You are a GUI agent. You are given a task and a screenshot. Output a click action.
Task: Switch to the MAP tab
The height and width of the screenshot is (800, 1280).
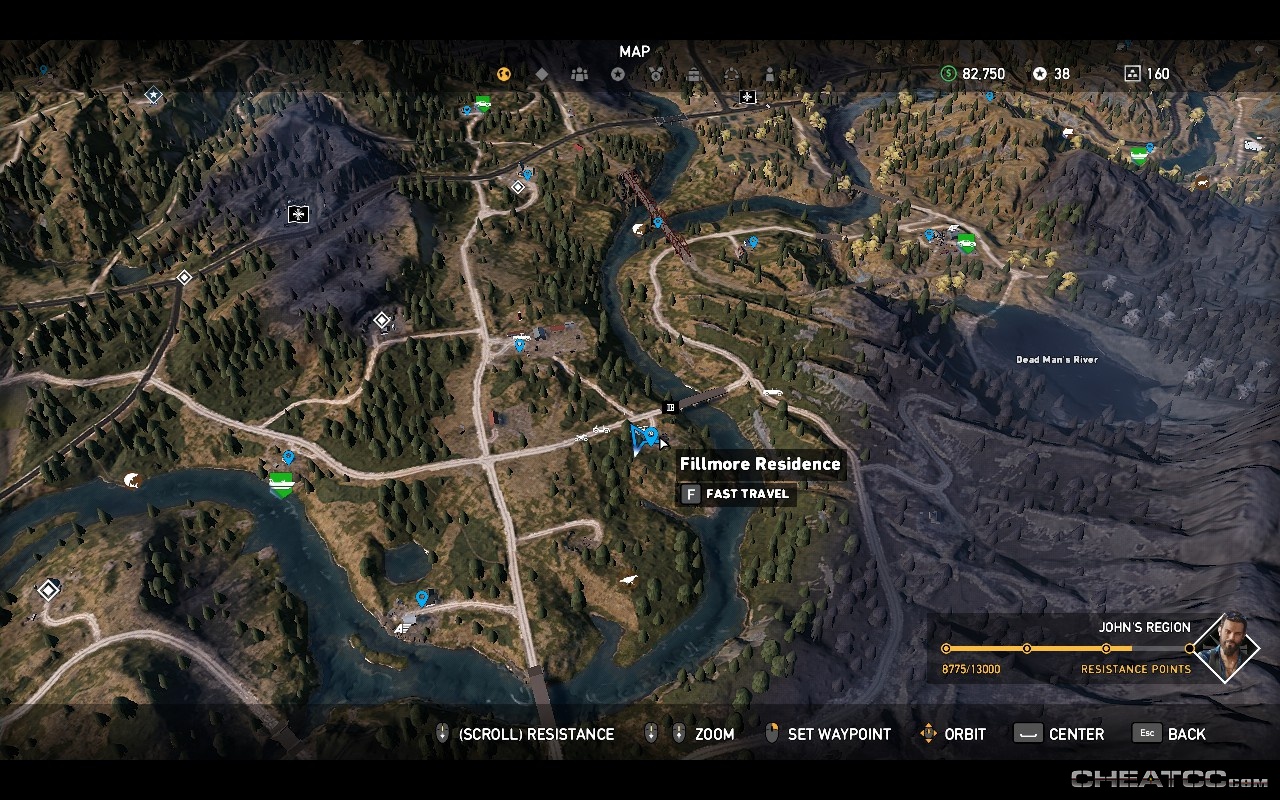[633, 50]
